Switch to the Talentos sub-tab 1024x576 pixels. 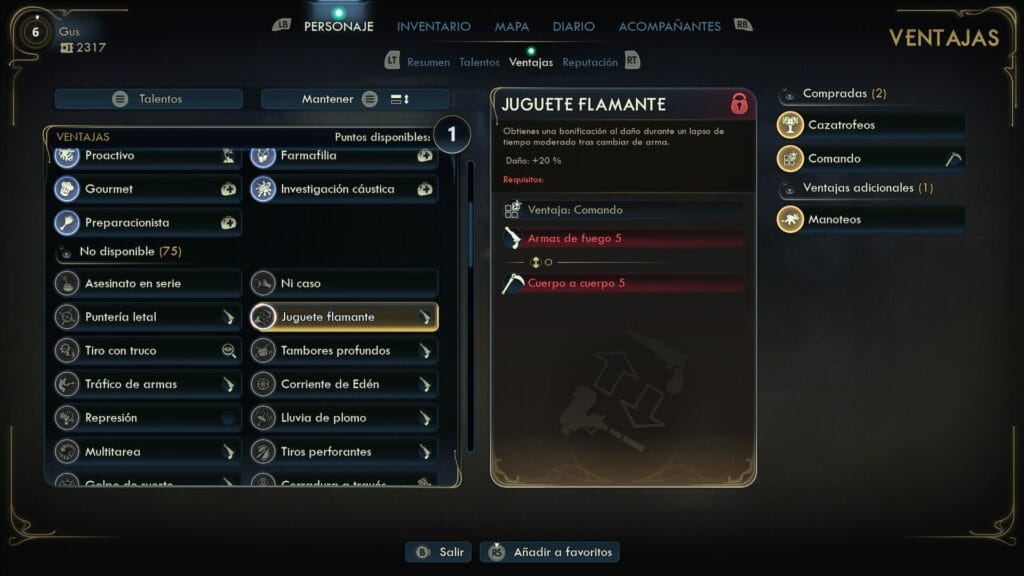click(x=479, y=62)
